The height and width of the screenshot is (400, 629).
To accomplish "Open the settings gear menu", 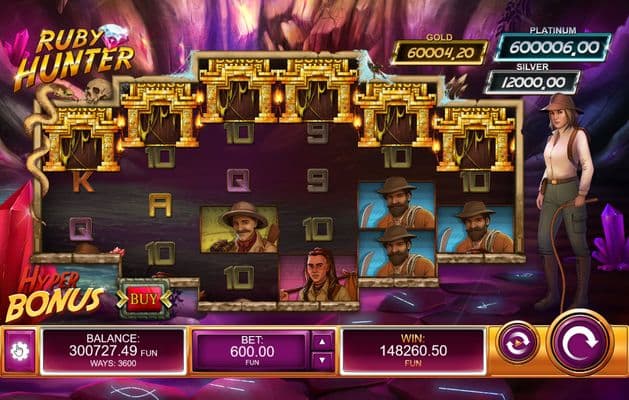I will 19,351.
